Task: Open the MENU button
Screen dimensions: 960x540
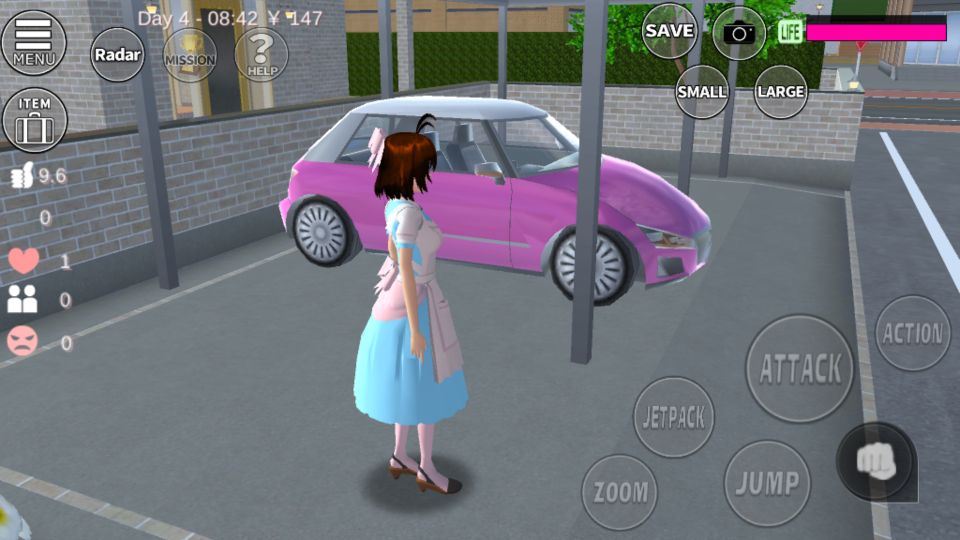Action: [34, 41]
